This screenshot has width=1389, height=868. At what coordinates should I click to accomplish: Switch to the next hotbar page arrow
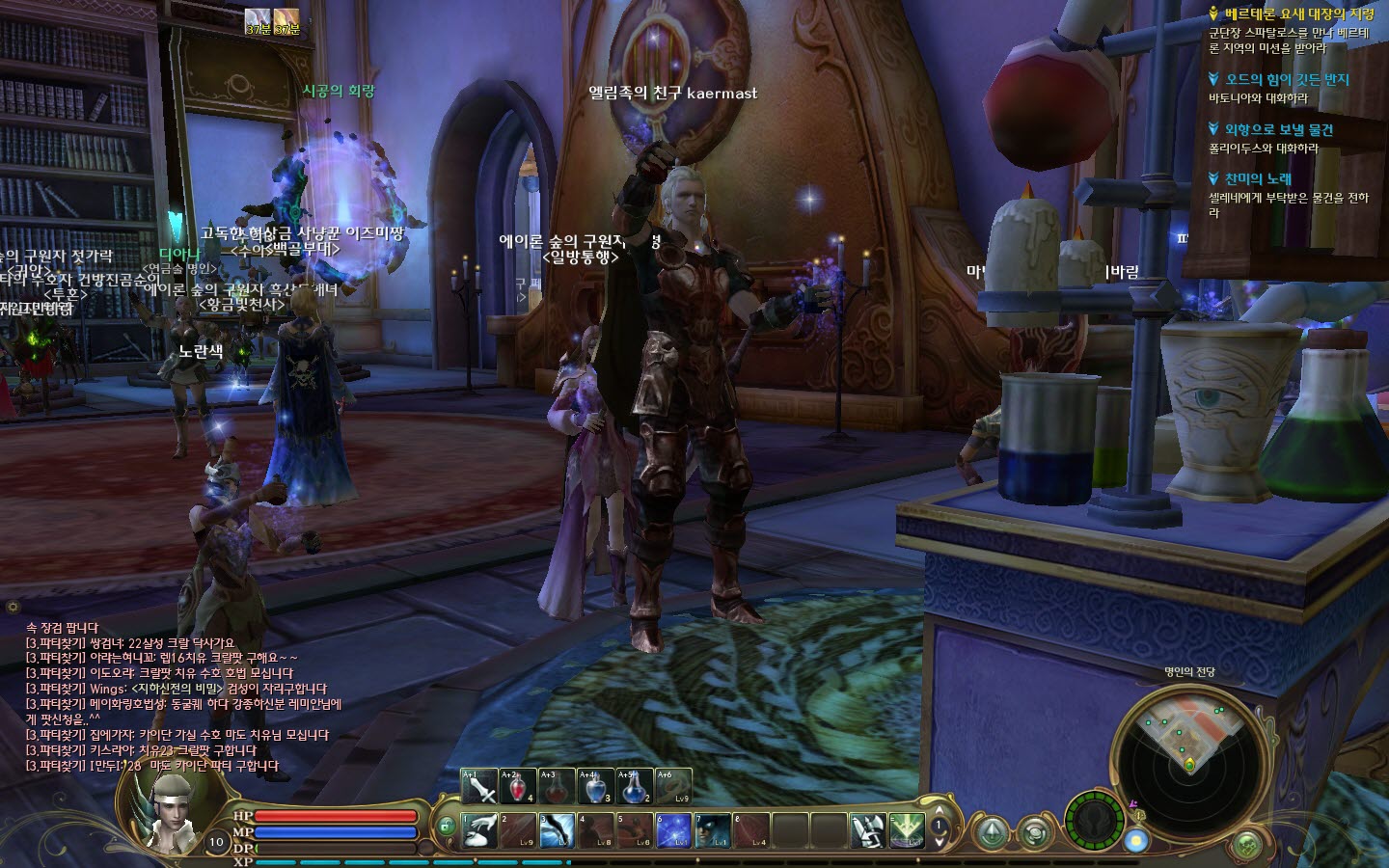coord(939,842)
